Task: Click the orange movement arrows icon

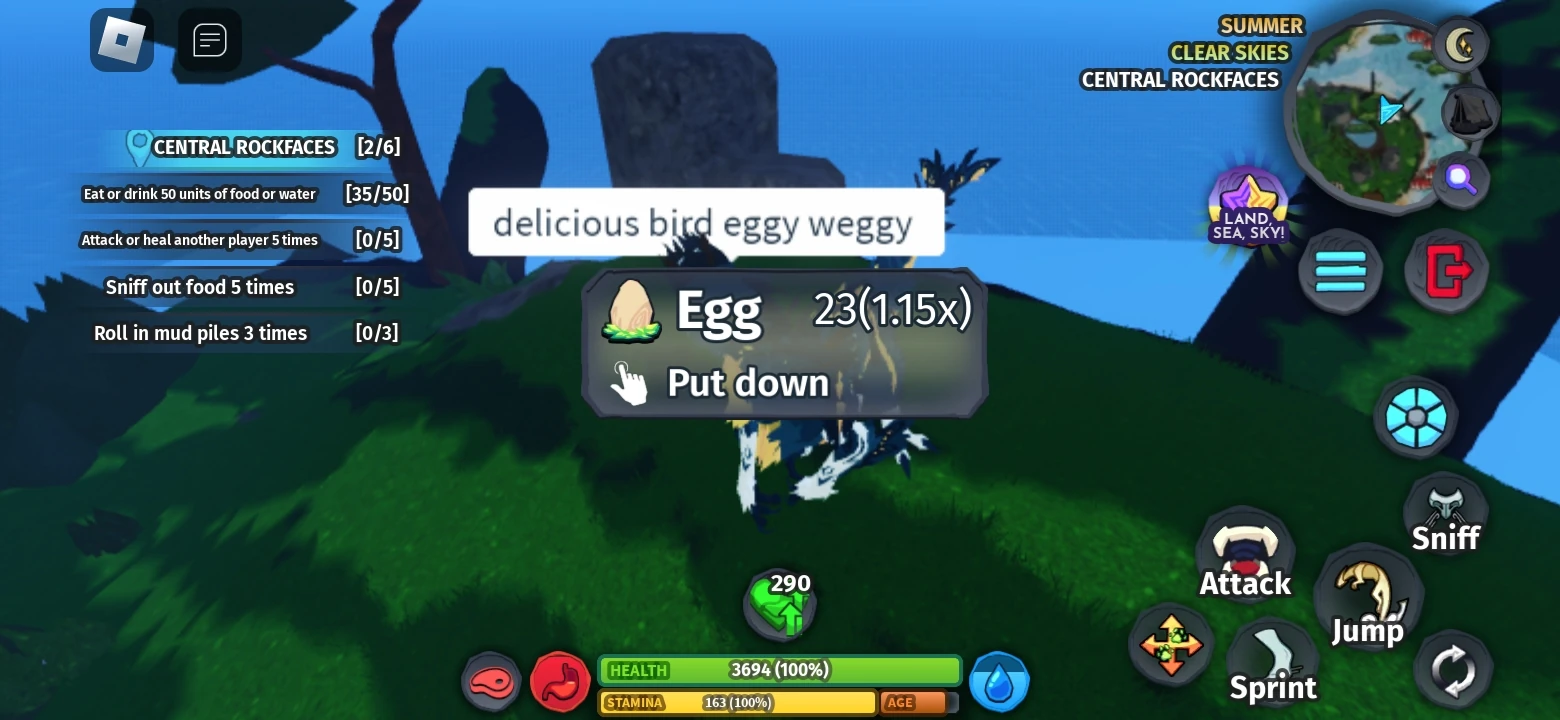Action: point(1170,645)
